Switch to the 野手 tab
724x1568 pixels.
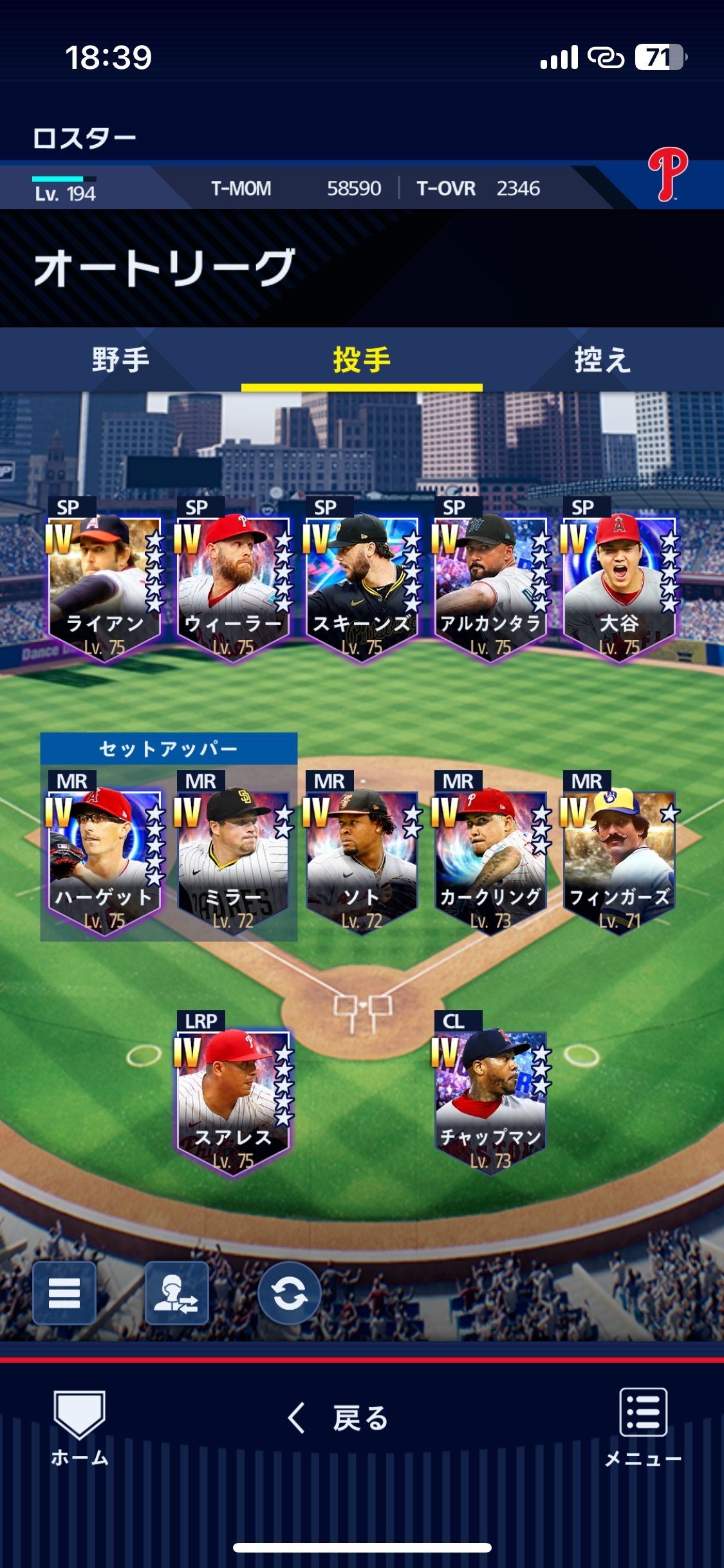[x=120, y=359]
